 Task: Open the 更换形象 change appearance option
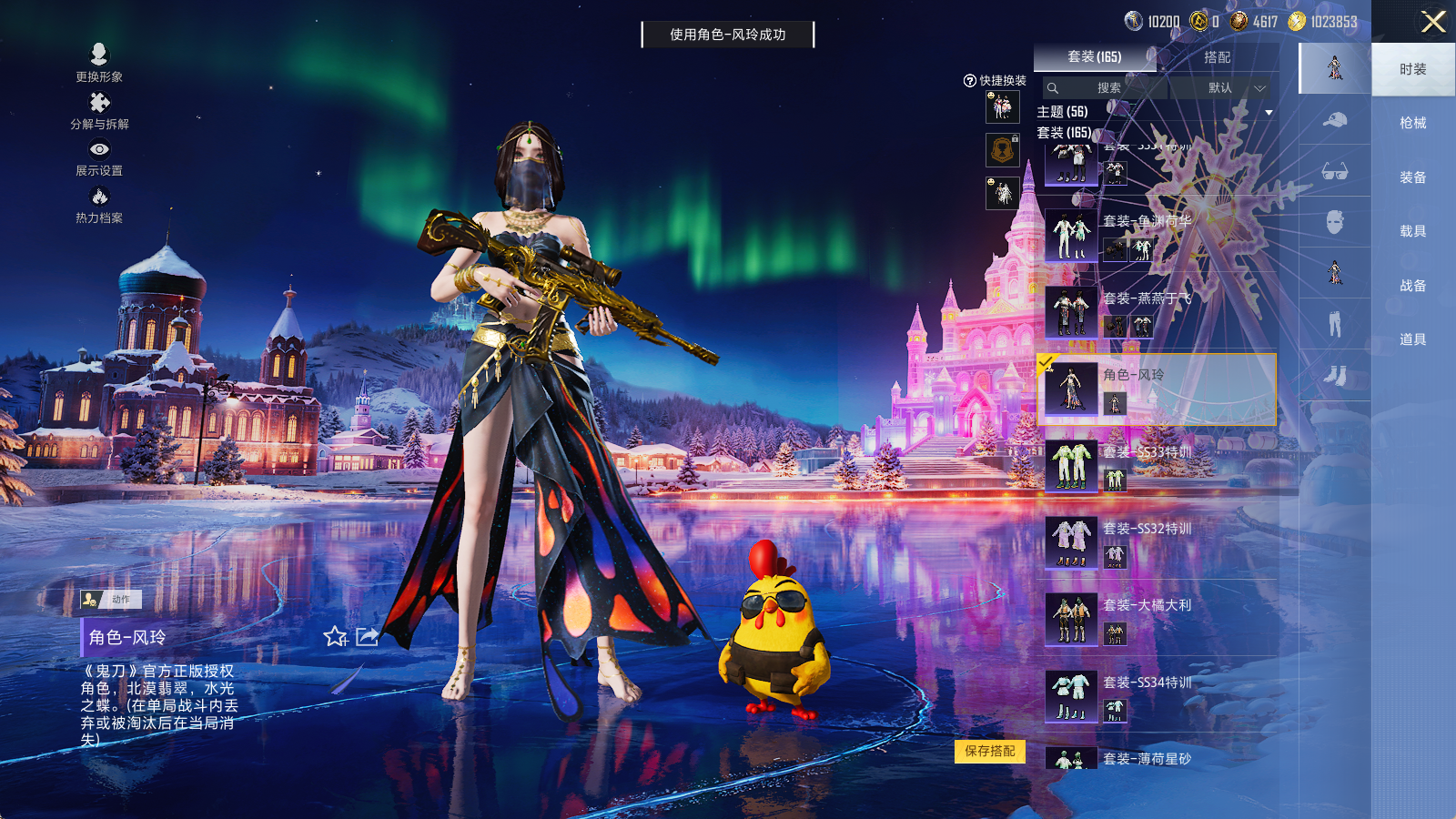[99, 63]
